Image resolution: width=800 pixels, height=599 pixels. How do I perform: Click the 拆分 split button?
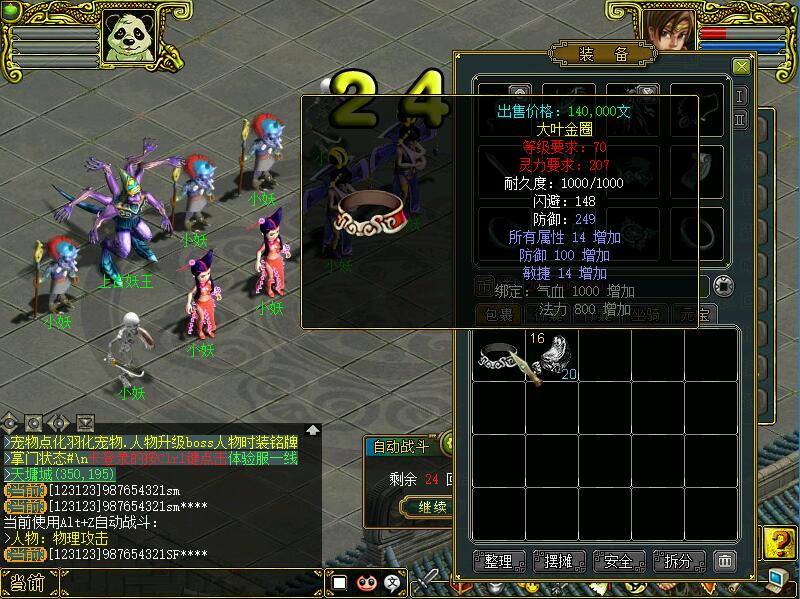point(679,561)
